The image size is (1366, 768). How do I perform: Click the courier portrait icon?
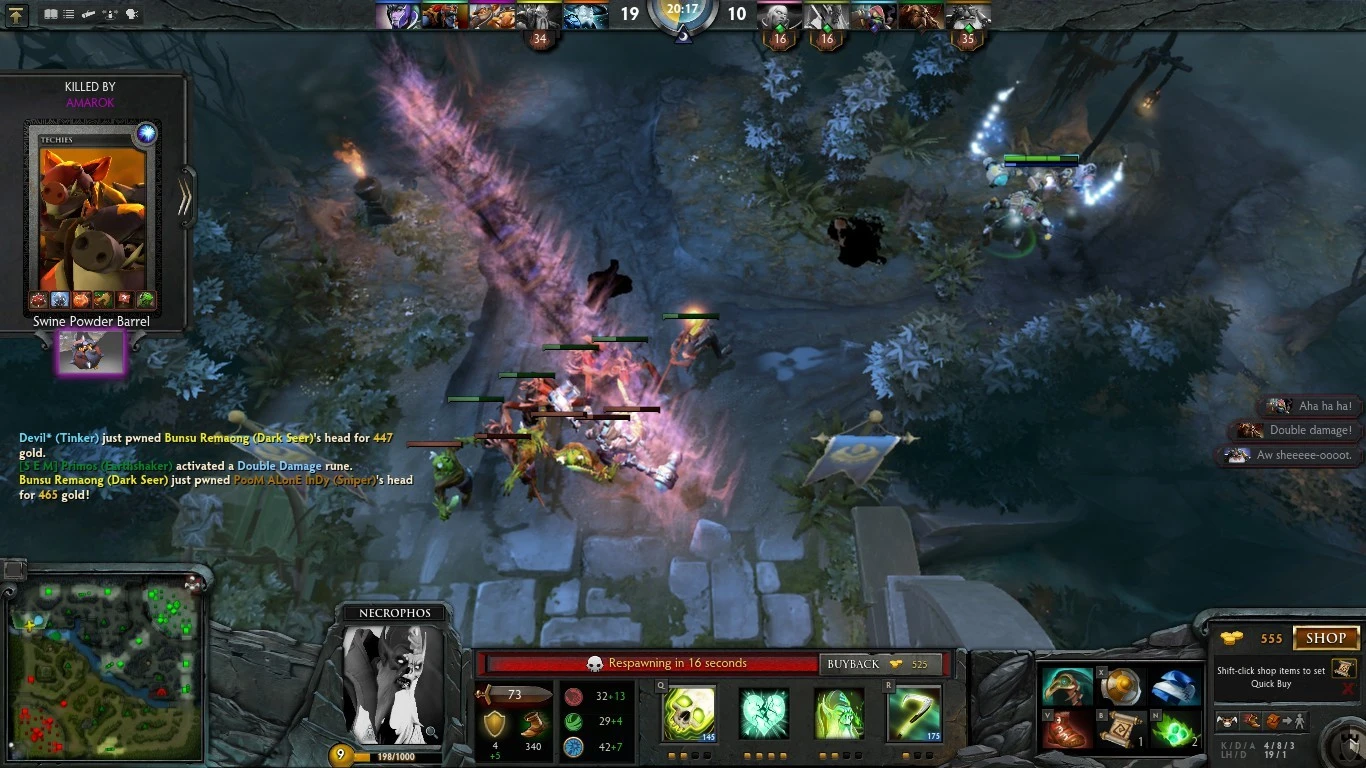[1226, 721]
